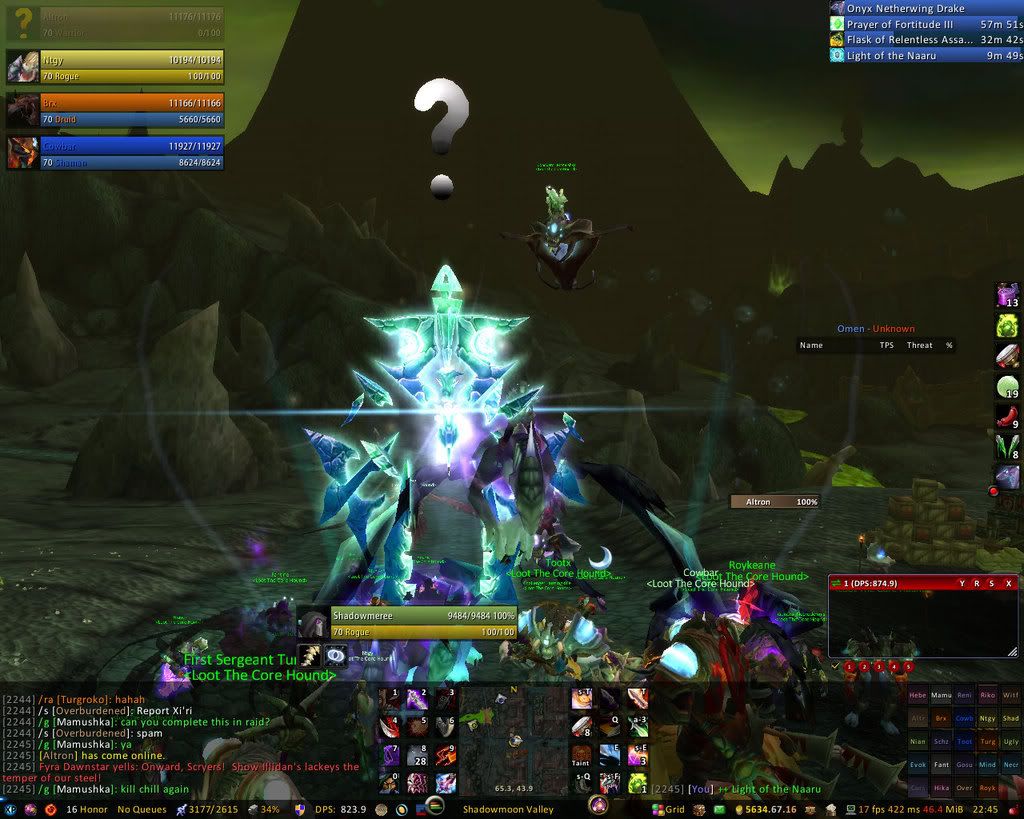This screenshot has height=819, width=1024.
Task: Close the DPS meter with X
Action: click(x=1008, y=583)
